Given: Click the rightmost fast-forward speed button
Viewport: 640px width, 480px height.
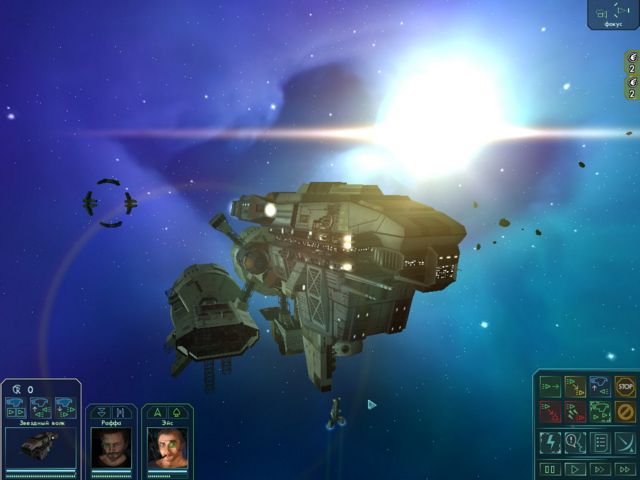Looking at the screenshot, I should pos(625,468).
